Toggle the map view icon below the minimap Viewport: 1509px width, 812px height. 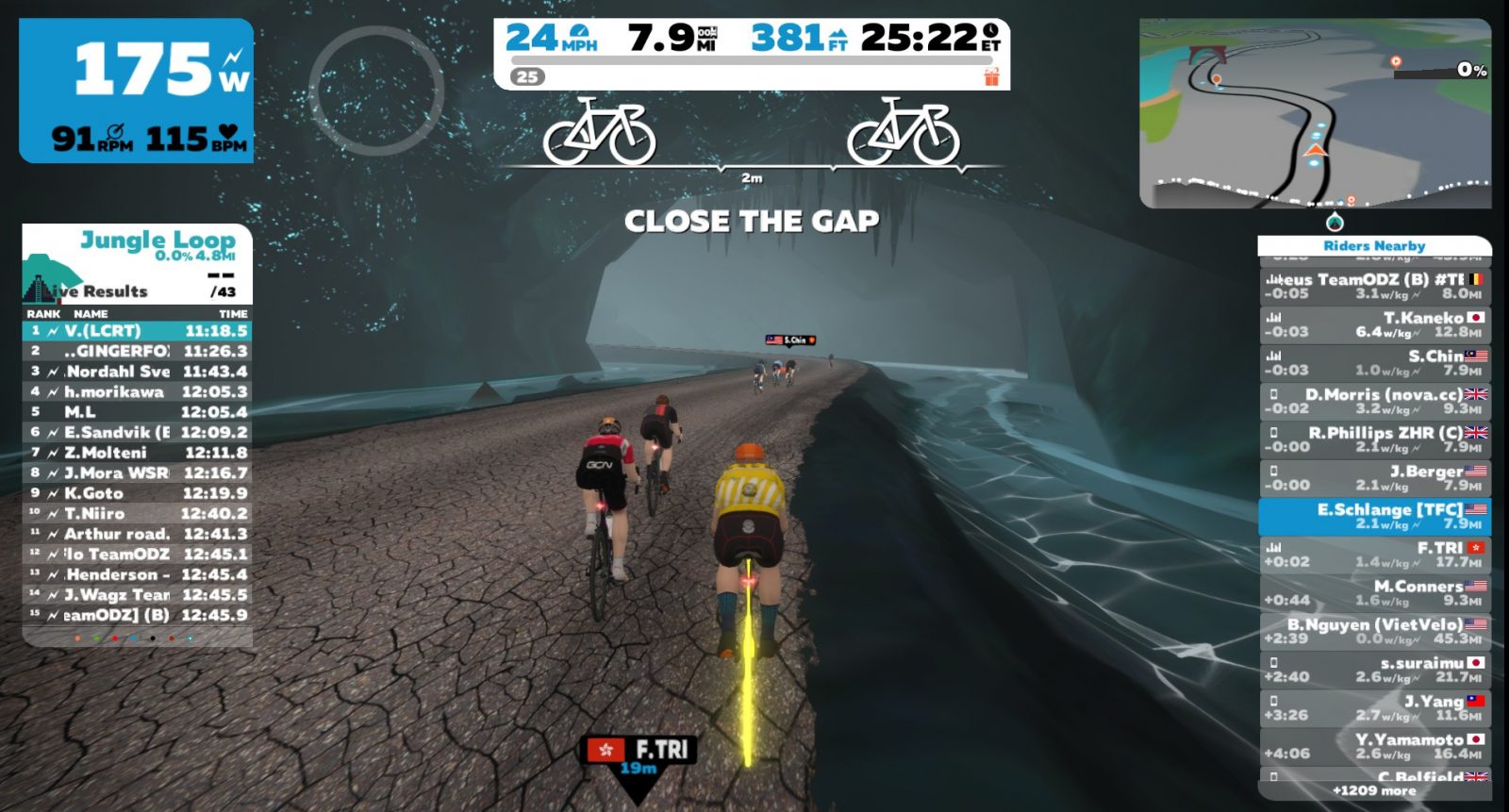[1335, 223]
